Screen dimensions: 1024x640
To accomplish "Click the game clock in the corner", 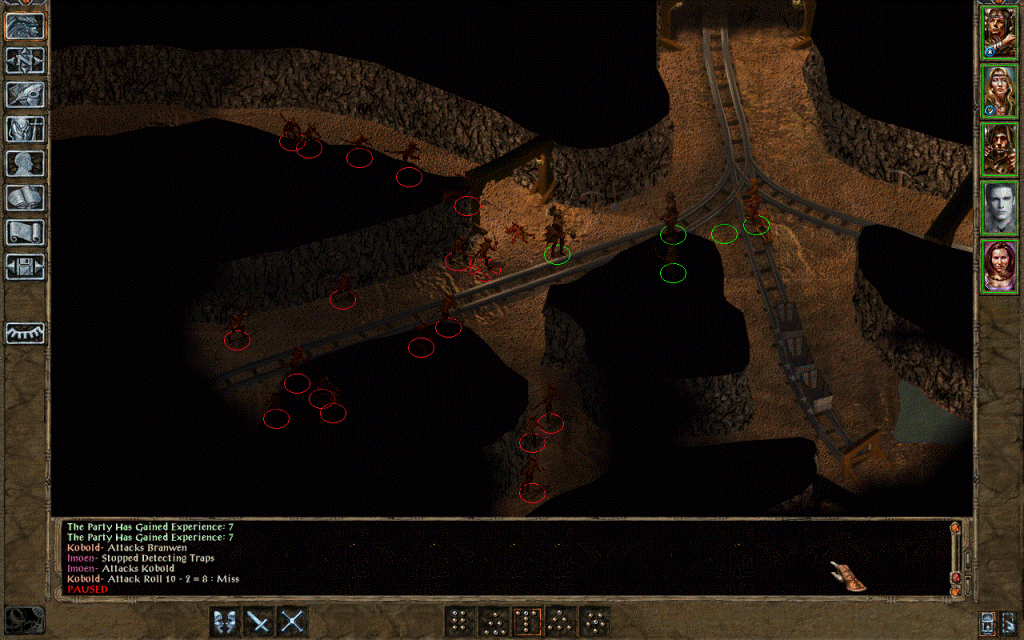I will (24, 620).
